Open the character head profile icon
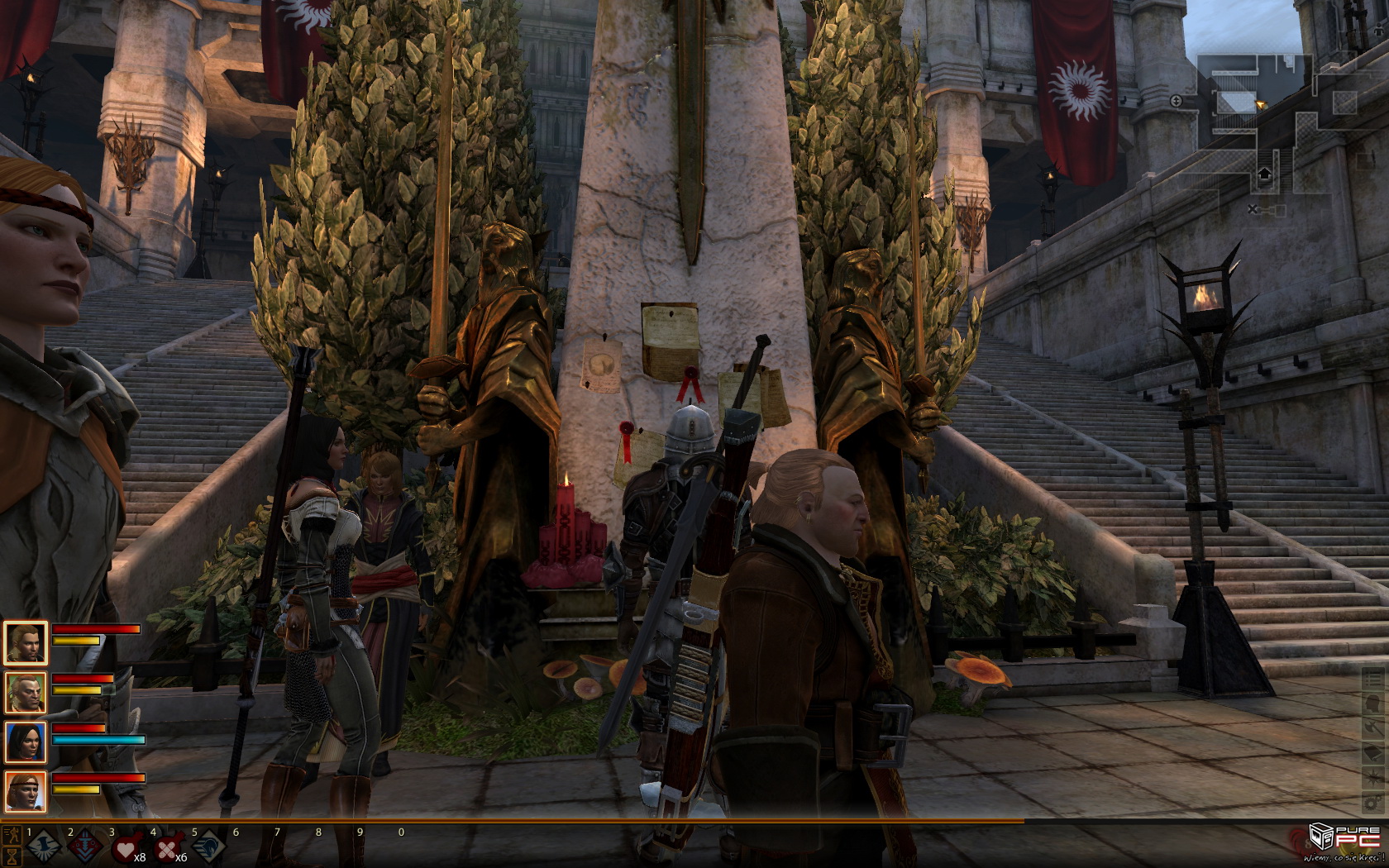The height and width of the screenshot is (868, 1389). tap(1372, 703)
